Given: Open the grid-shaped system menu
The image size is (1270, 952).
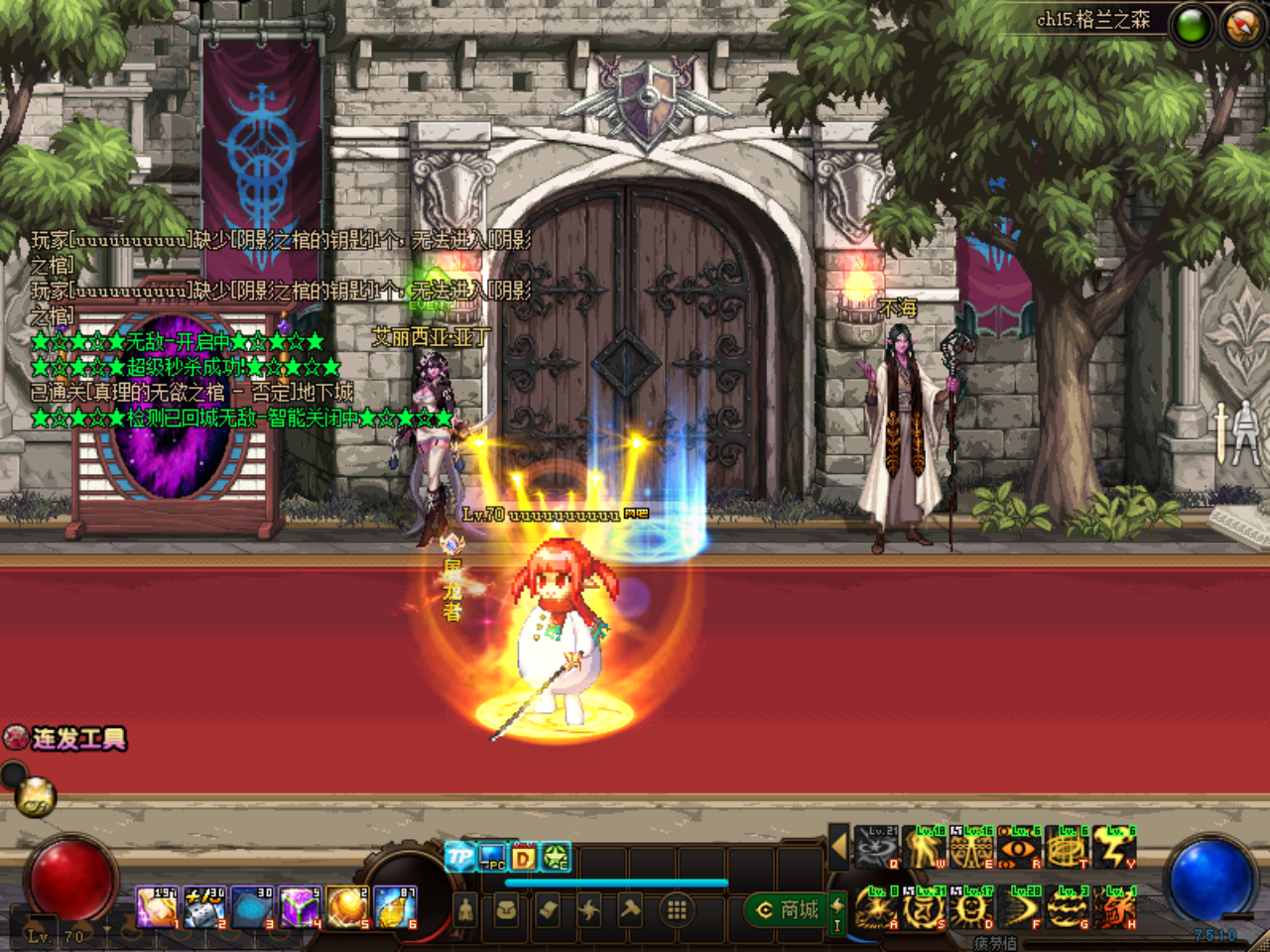Looking at the screenshot, I should pos(676,909).
